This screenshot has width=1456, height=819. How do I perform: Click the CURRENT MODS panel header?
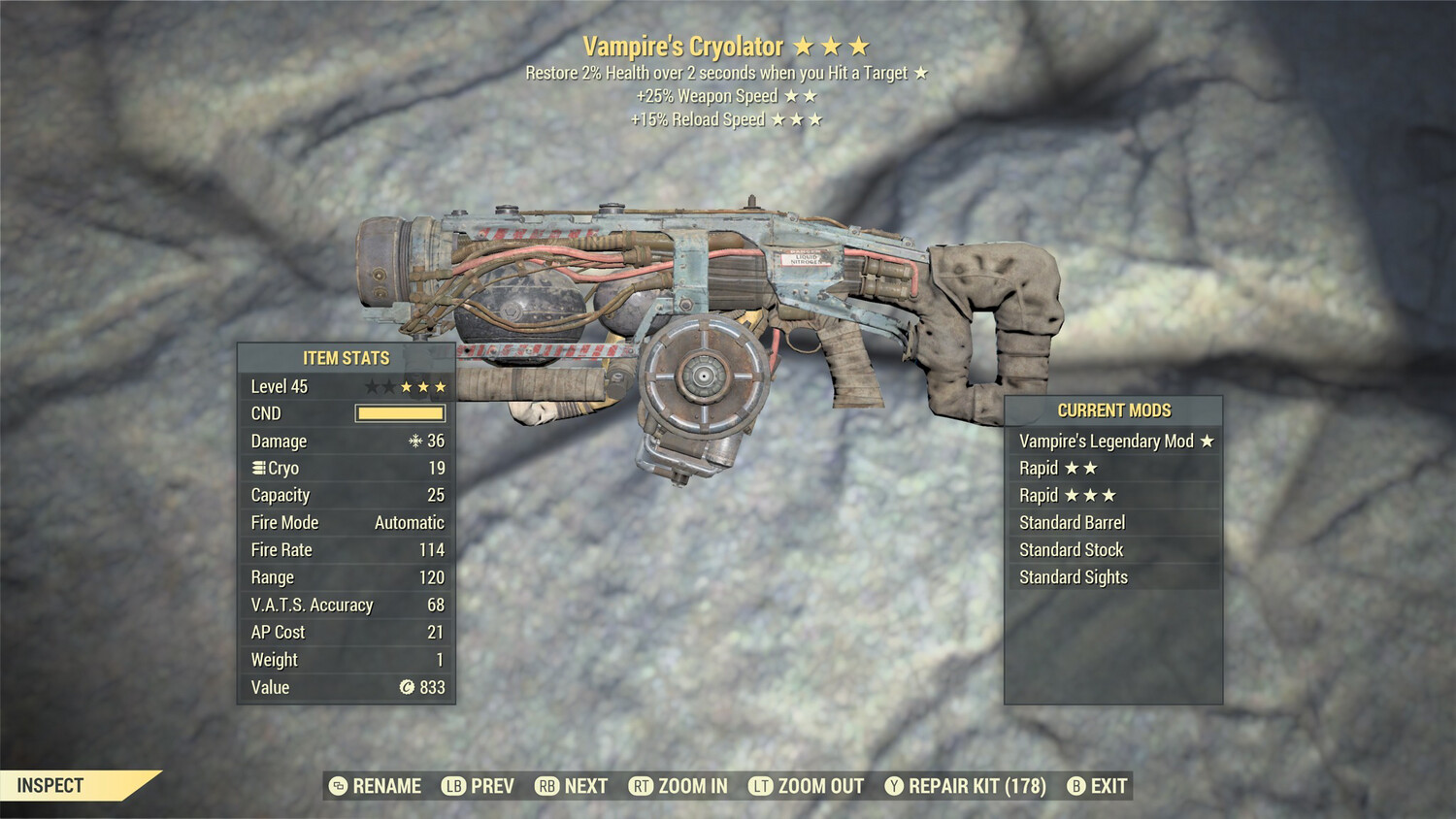pyautogui.click(x=1113, y=410)
